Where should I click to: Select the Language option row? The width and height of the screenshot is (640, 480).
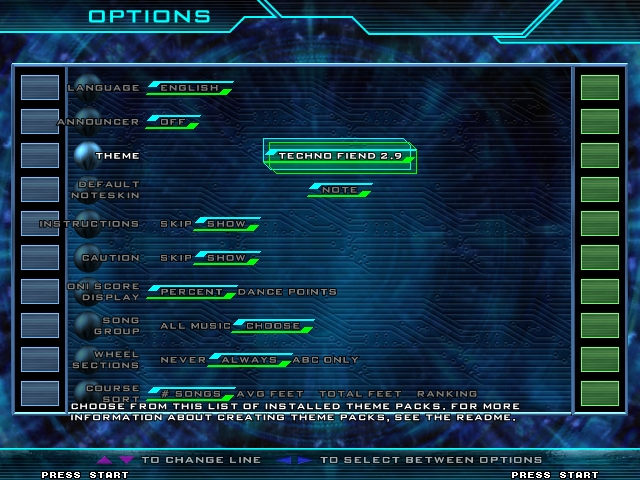pyautogui.click(x=104, y=88)
